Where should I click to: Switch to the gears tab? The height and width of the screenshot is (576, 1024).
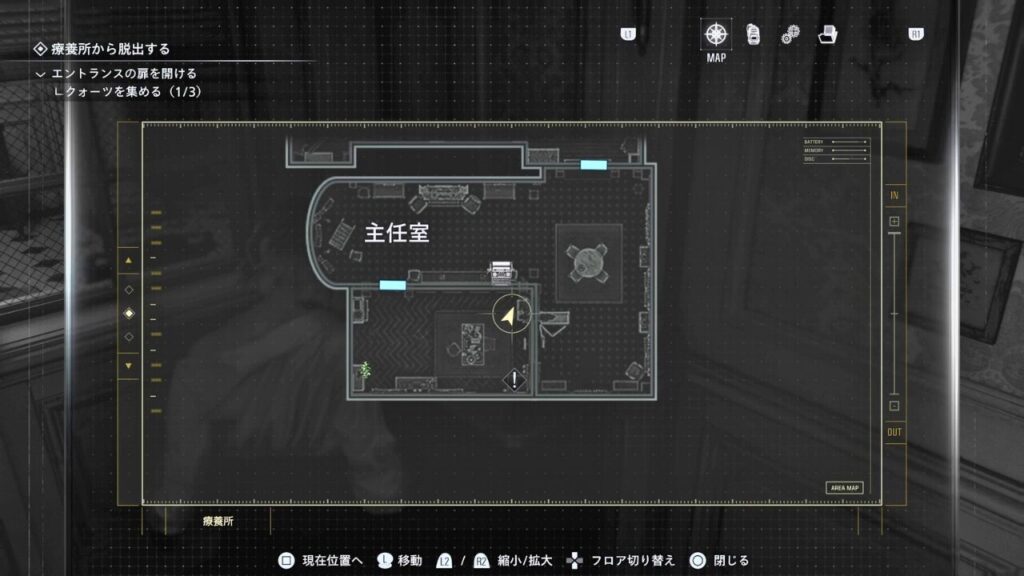pos(790,35)
